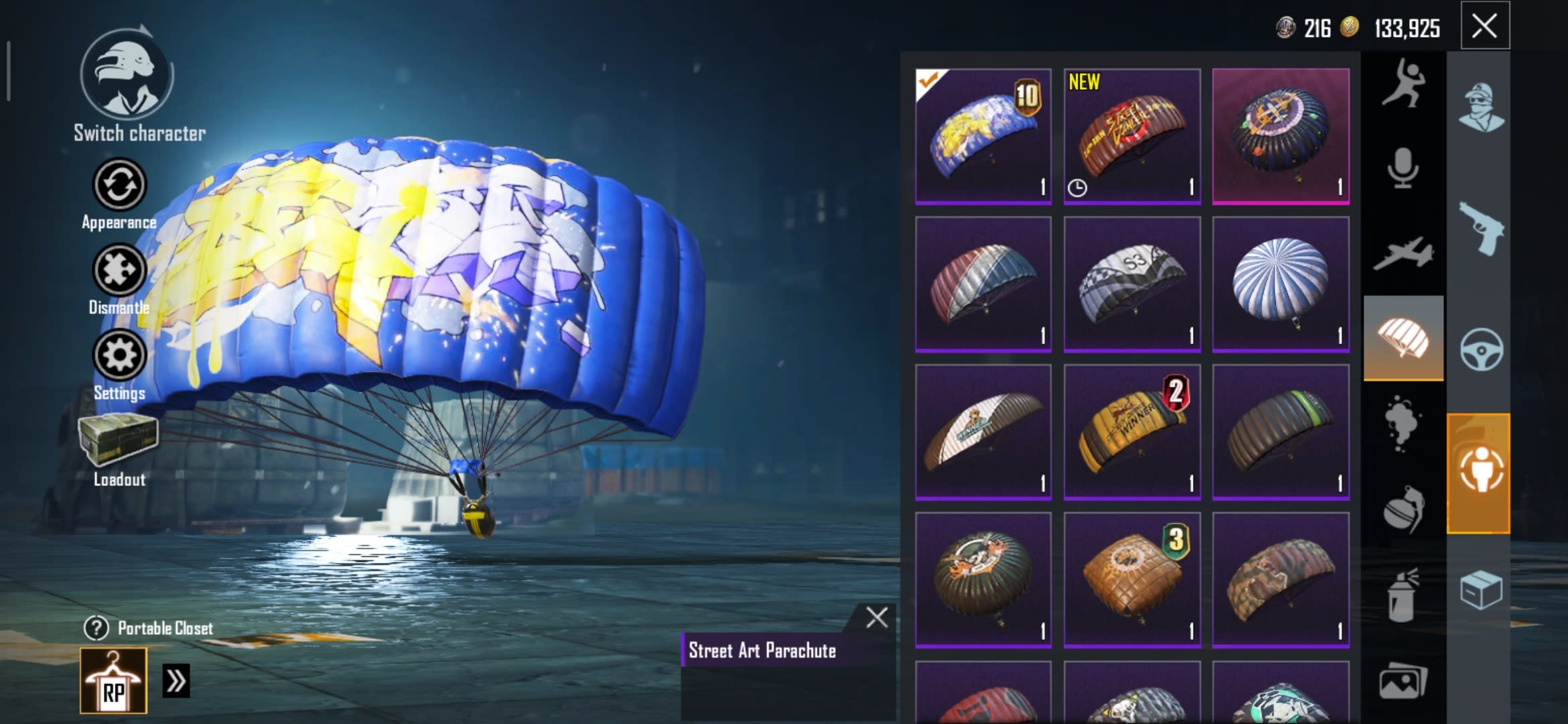The height and width of the screenshot is (724, 1568).
Task: Close the Street Art Parachute tooltip
Action: [876, 617]
